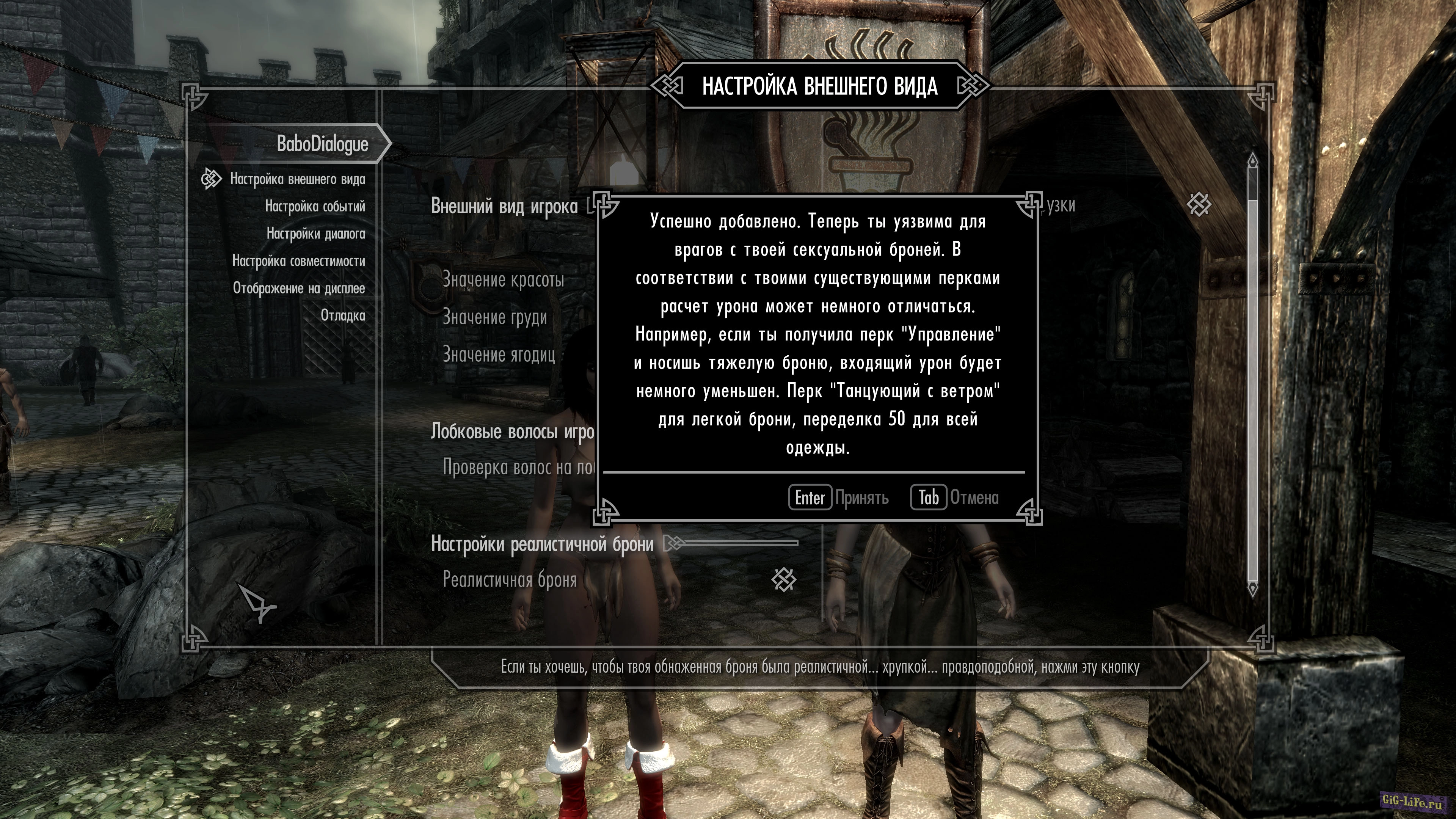Click the options list scrollbar
1456x819 pixels.
(1252, 373)
